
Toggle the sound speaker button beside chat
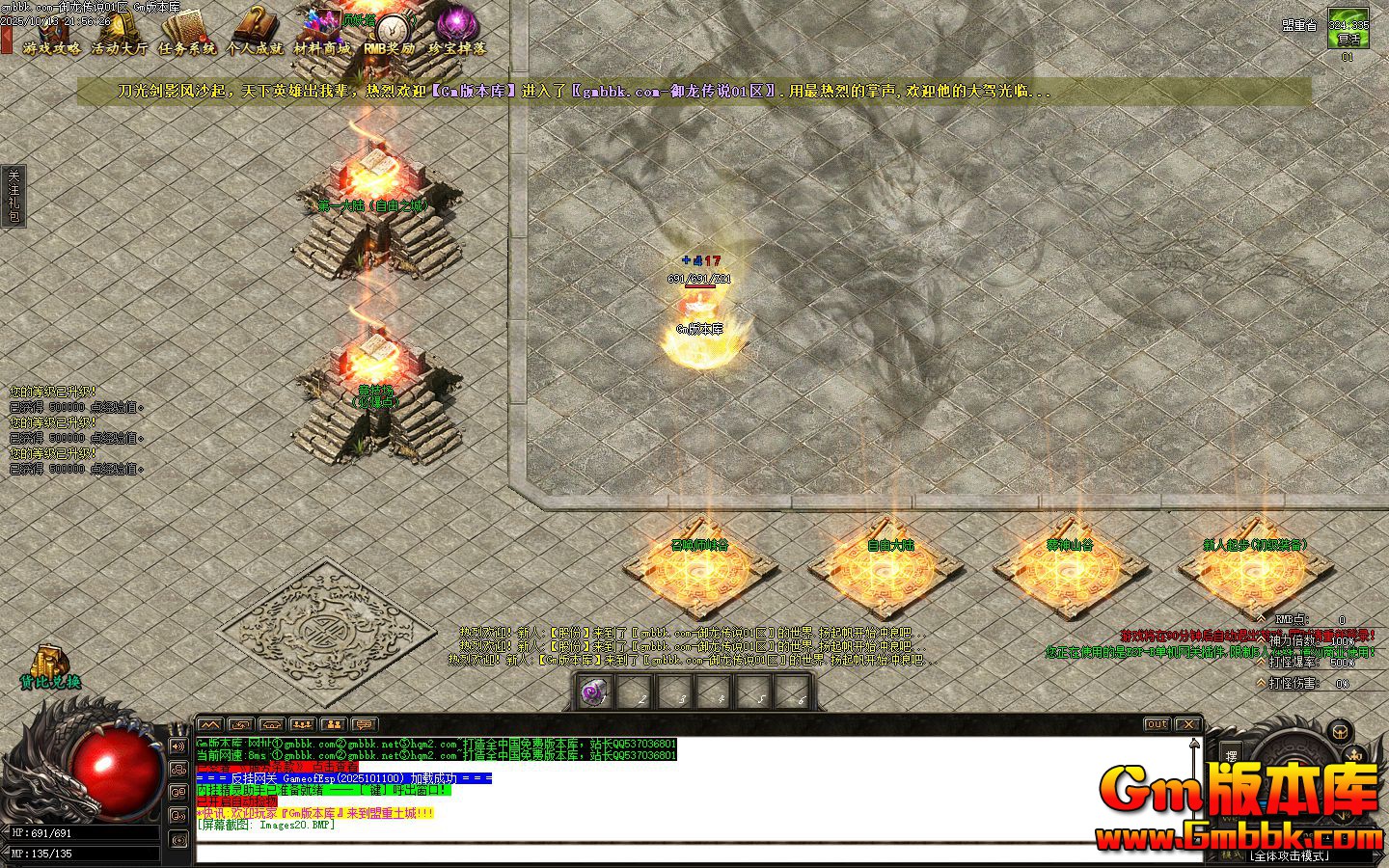point(178,746)
